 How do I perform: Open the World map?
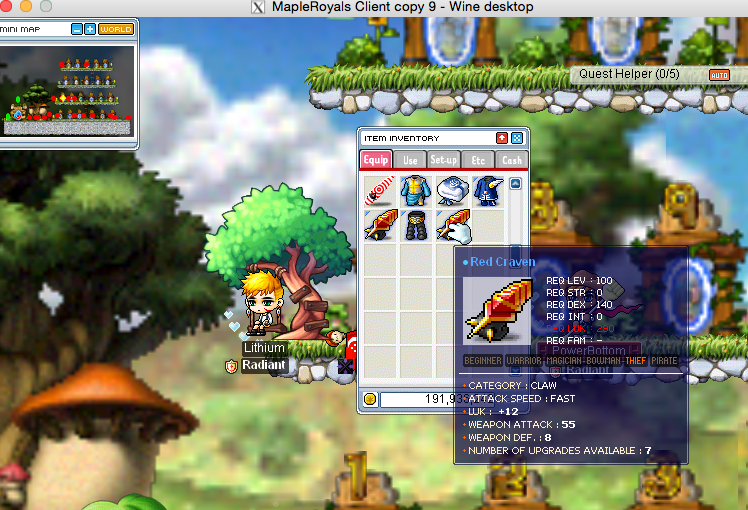[x=116, y=29]
